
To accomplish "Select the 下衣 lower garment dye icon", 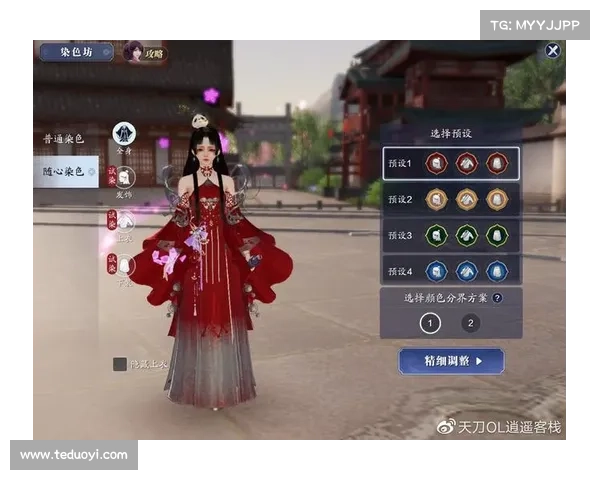I will pyautogui.click(x=125, y=264).
